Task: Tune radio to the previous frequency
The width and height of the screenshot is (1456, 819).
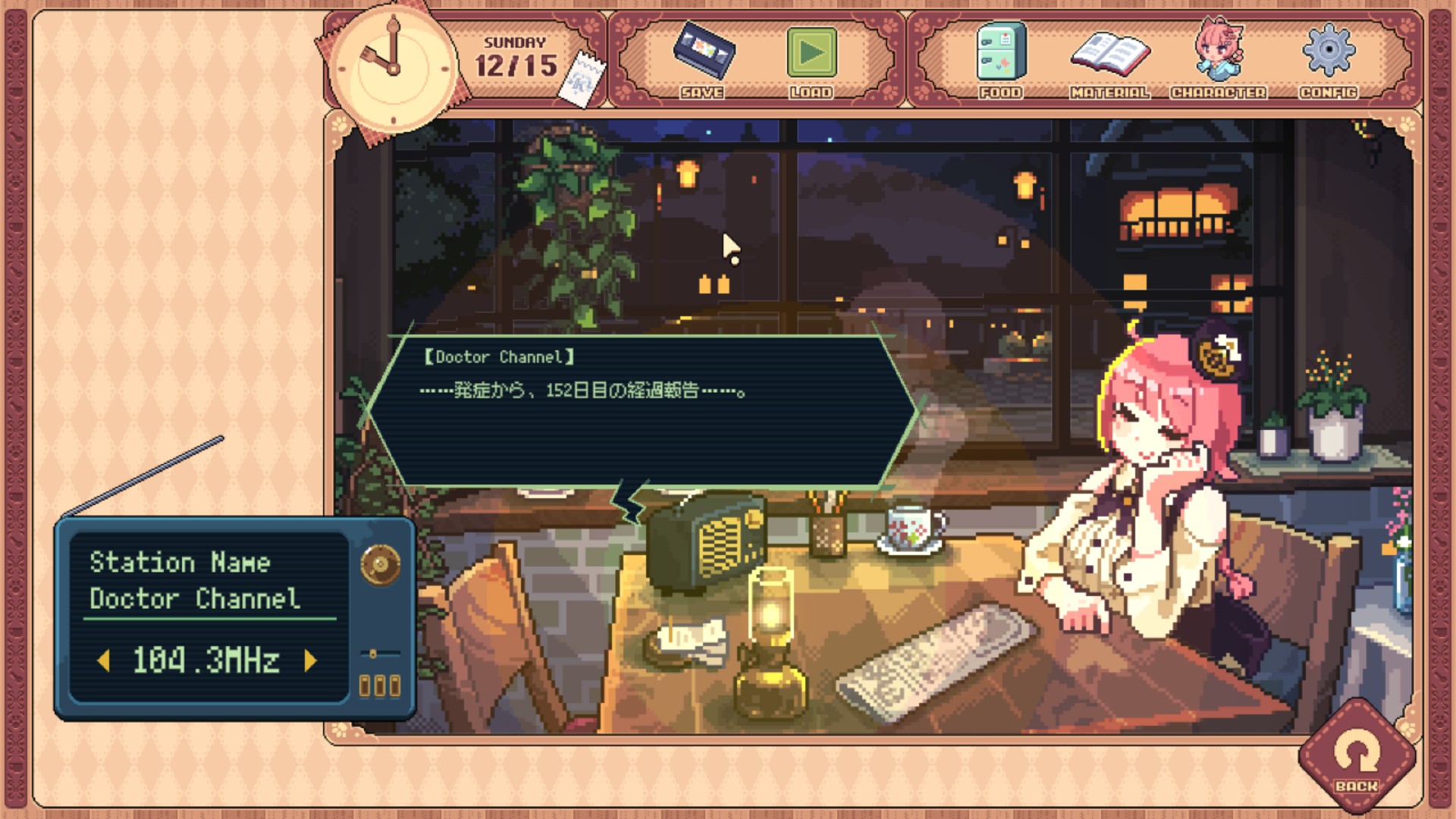Action: (105, 661)
